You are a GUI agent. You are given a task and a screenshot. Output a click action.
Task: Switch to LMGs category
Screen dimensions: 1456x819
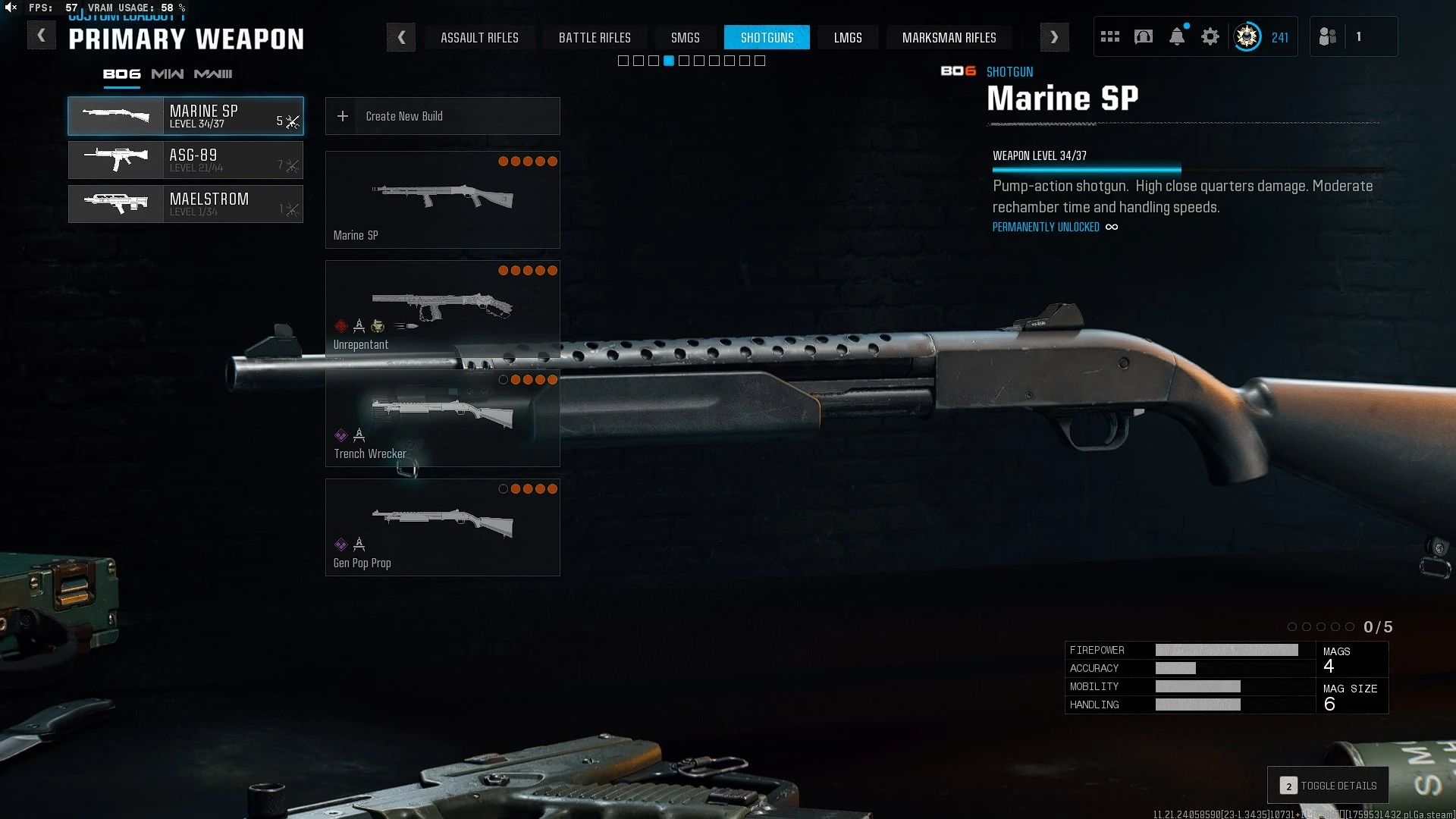[848, 37]
